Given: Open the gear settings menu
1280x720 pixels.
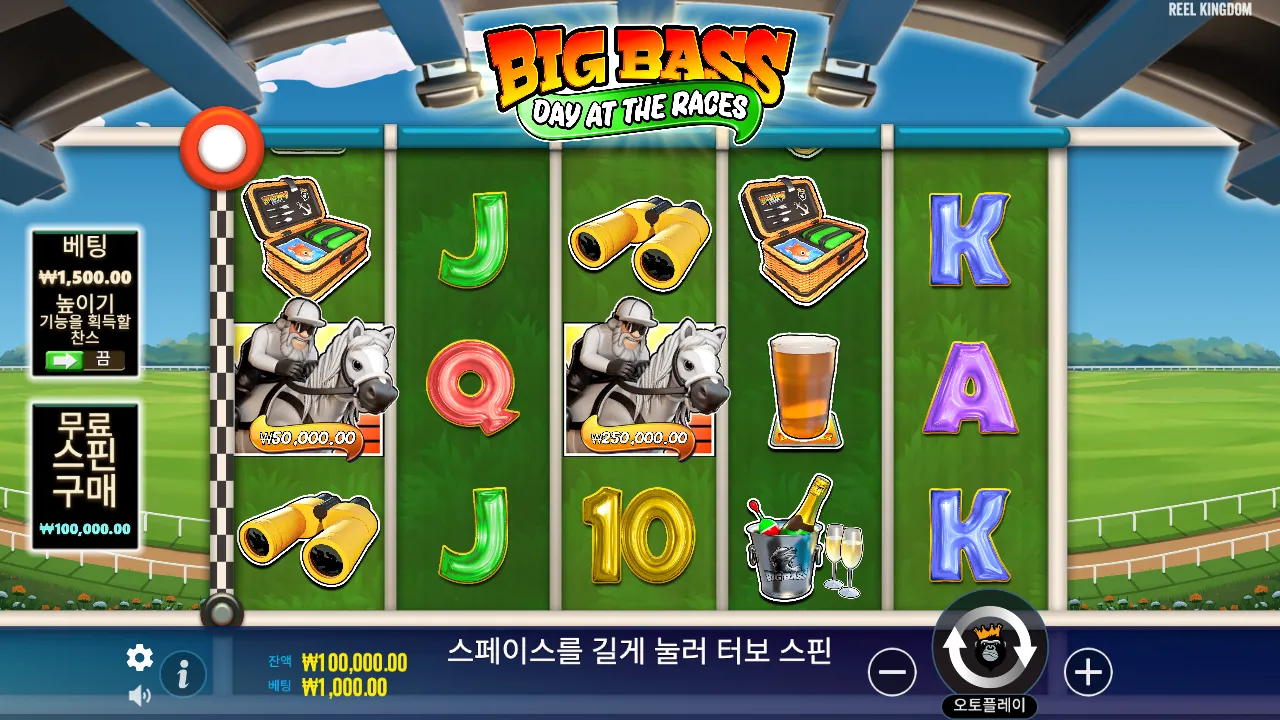Looking at the screenshot, I should [x=140, y=657].
